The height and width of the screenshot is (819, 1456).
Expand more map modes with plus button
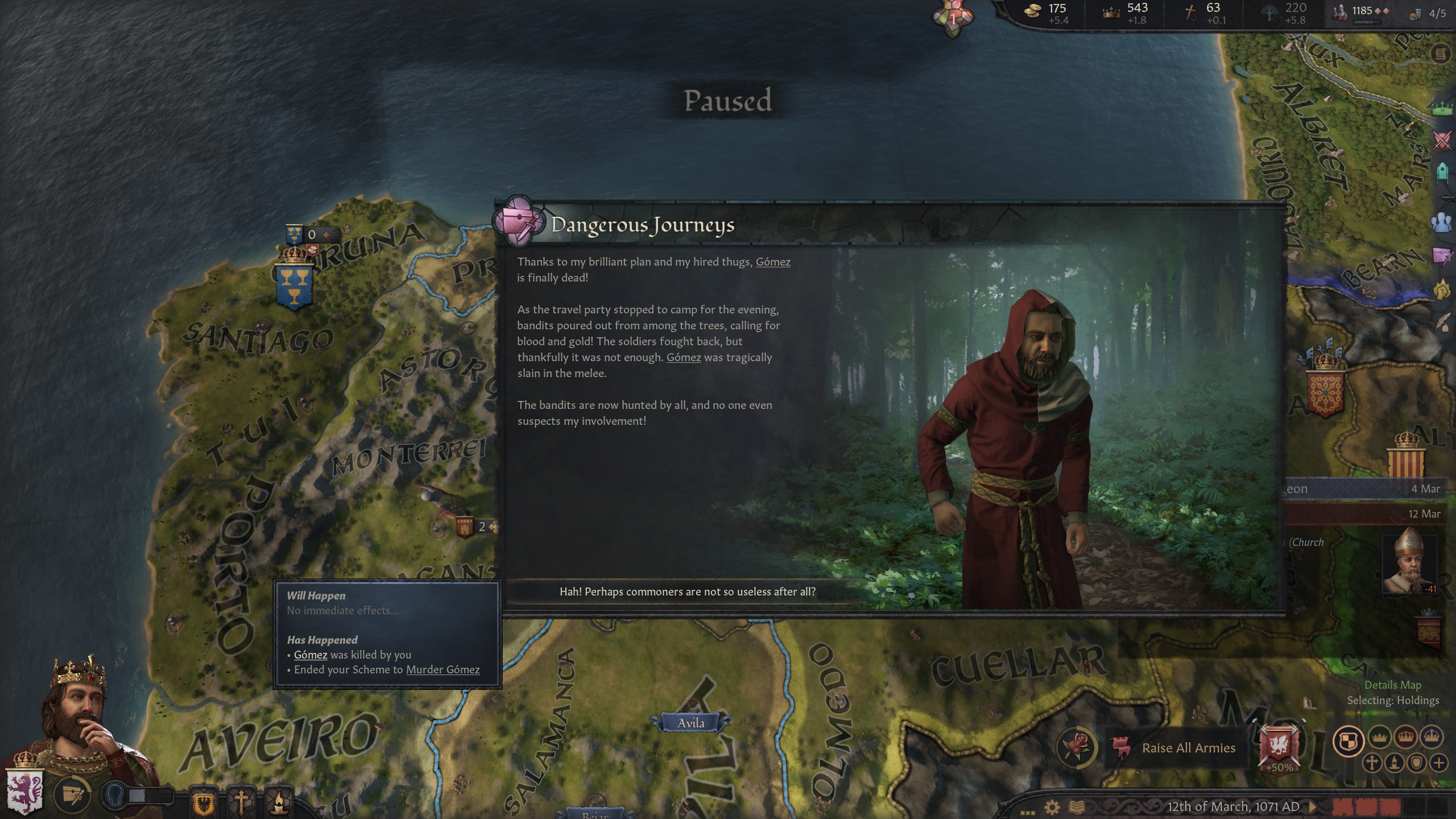[x=1439, y=763]
